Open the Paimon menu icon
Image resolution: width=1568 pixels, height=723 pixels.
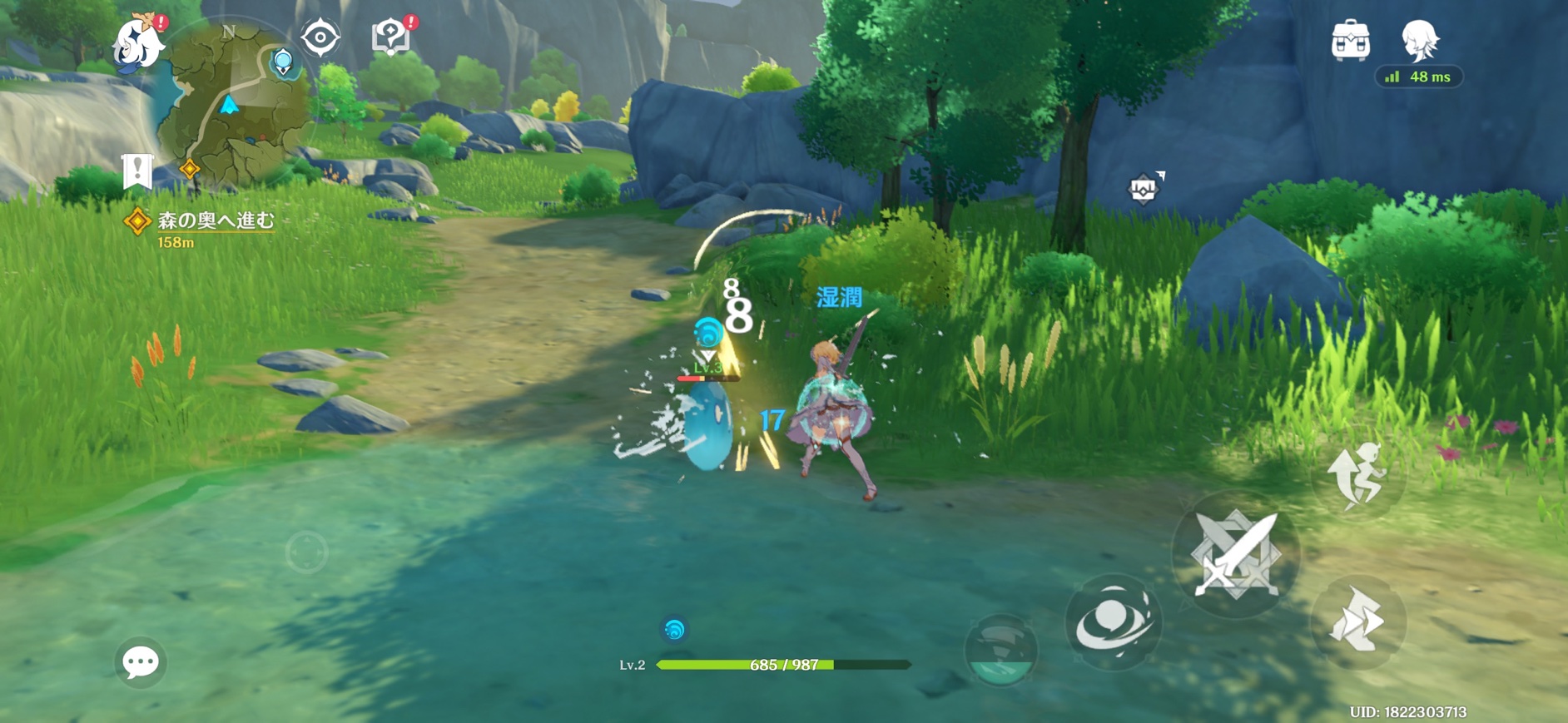139,42
